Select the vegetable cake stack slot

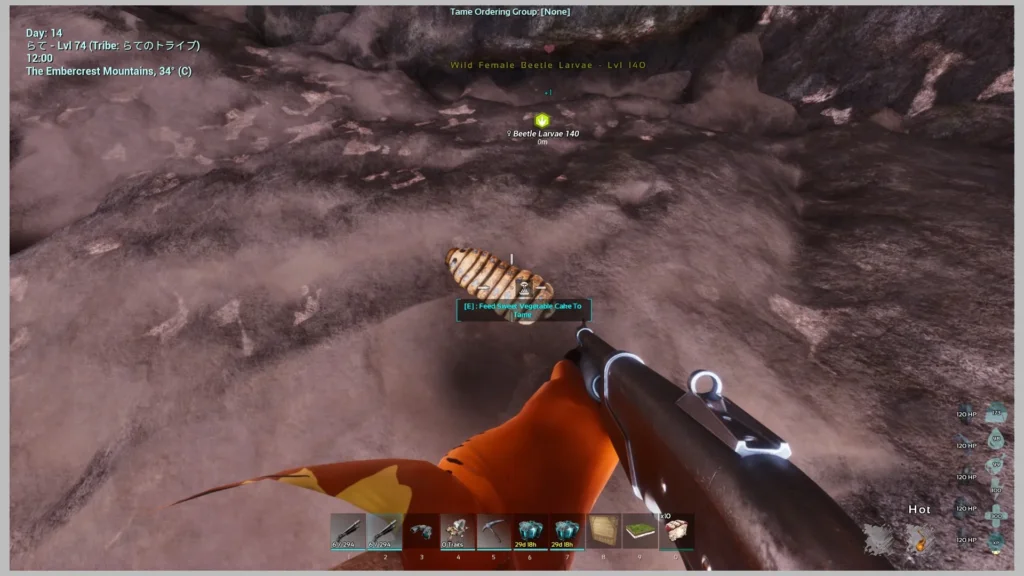coord(676,531)
